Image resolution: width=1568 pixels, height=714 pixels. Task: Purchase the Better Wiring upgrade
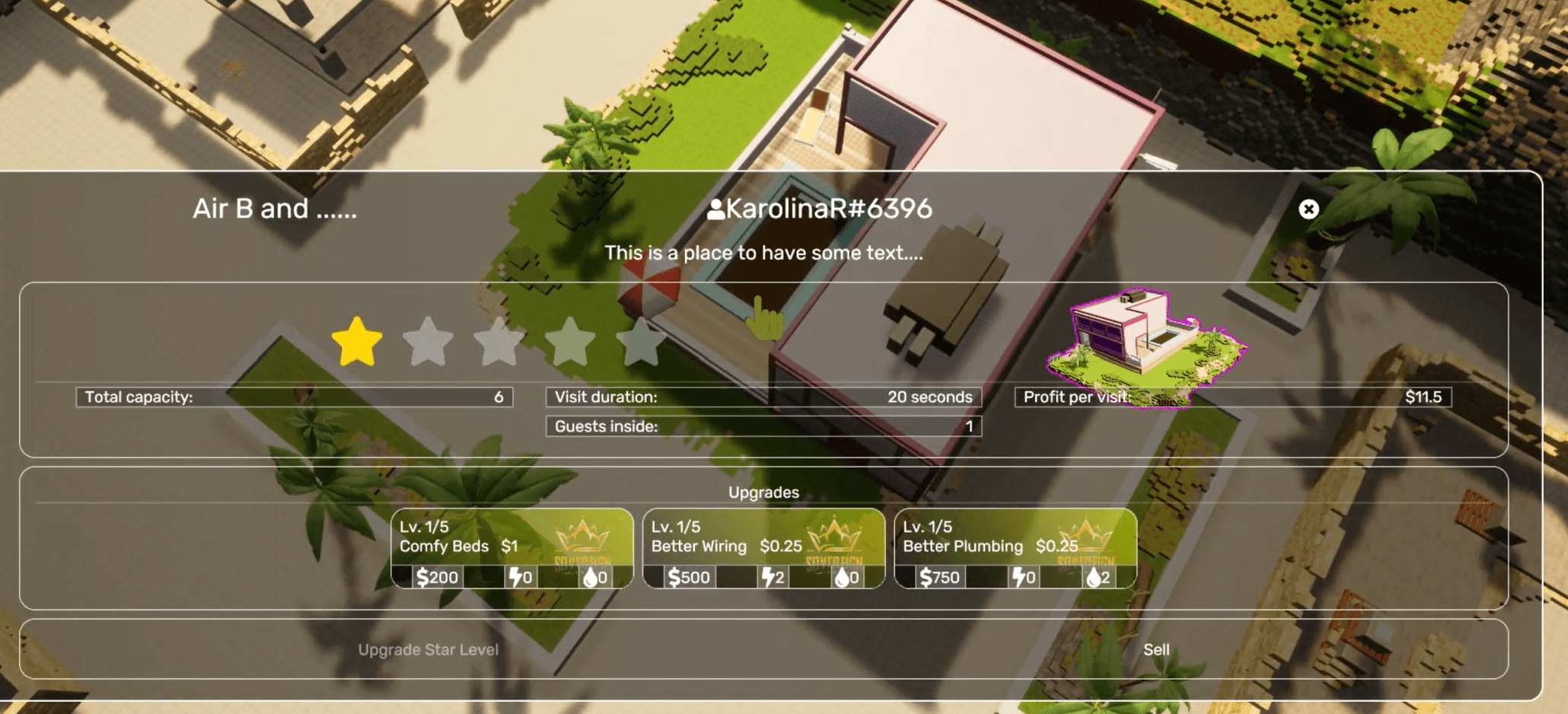(763, 548)
